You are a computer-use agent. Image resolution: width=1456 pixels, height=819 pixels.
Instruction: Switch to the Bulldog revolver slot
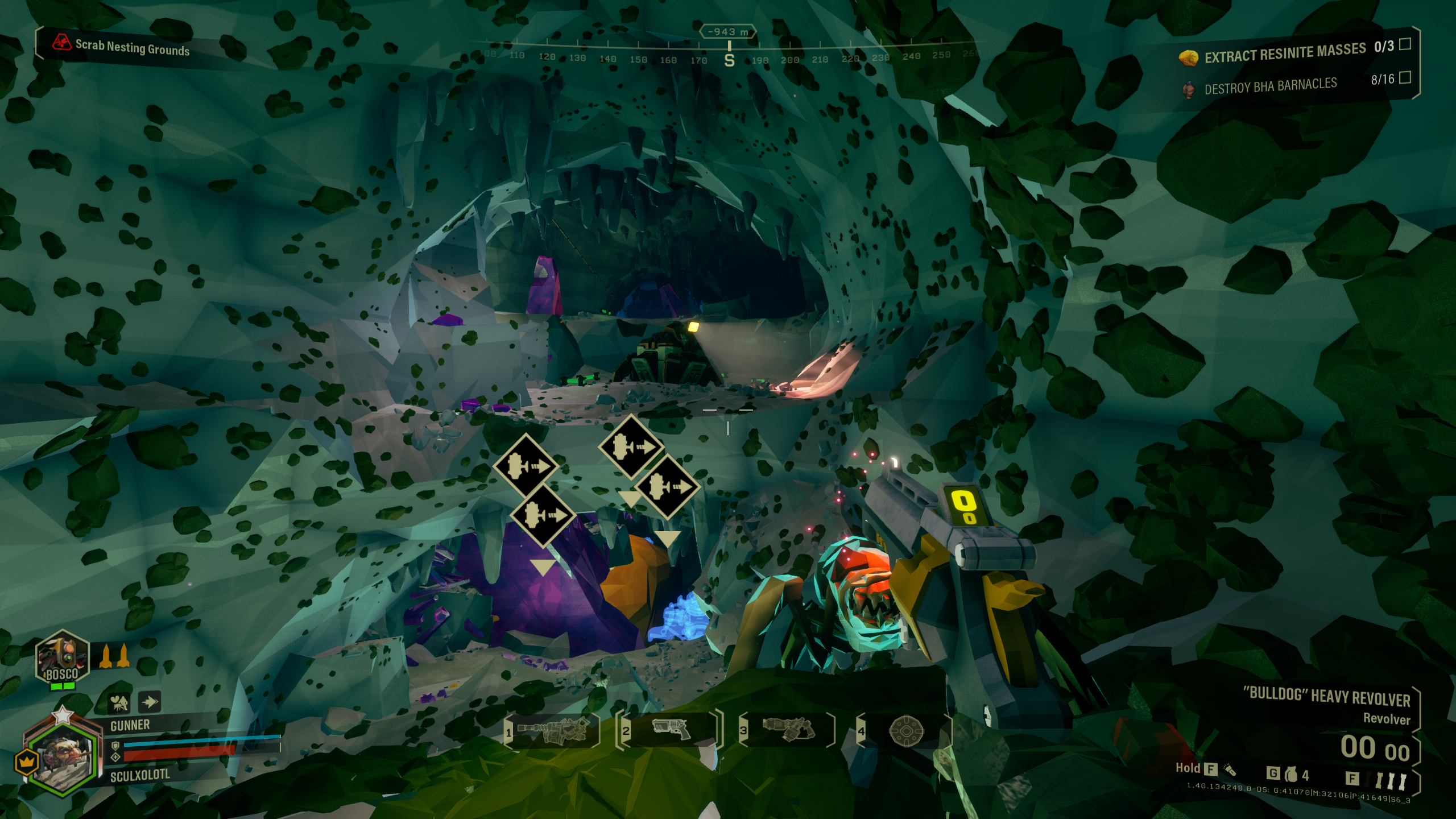(671, 729)
